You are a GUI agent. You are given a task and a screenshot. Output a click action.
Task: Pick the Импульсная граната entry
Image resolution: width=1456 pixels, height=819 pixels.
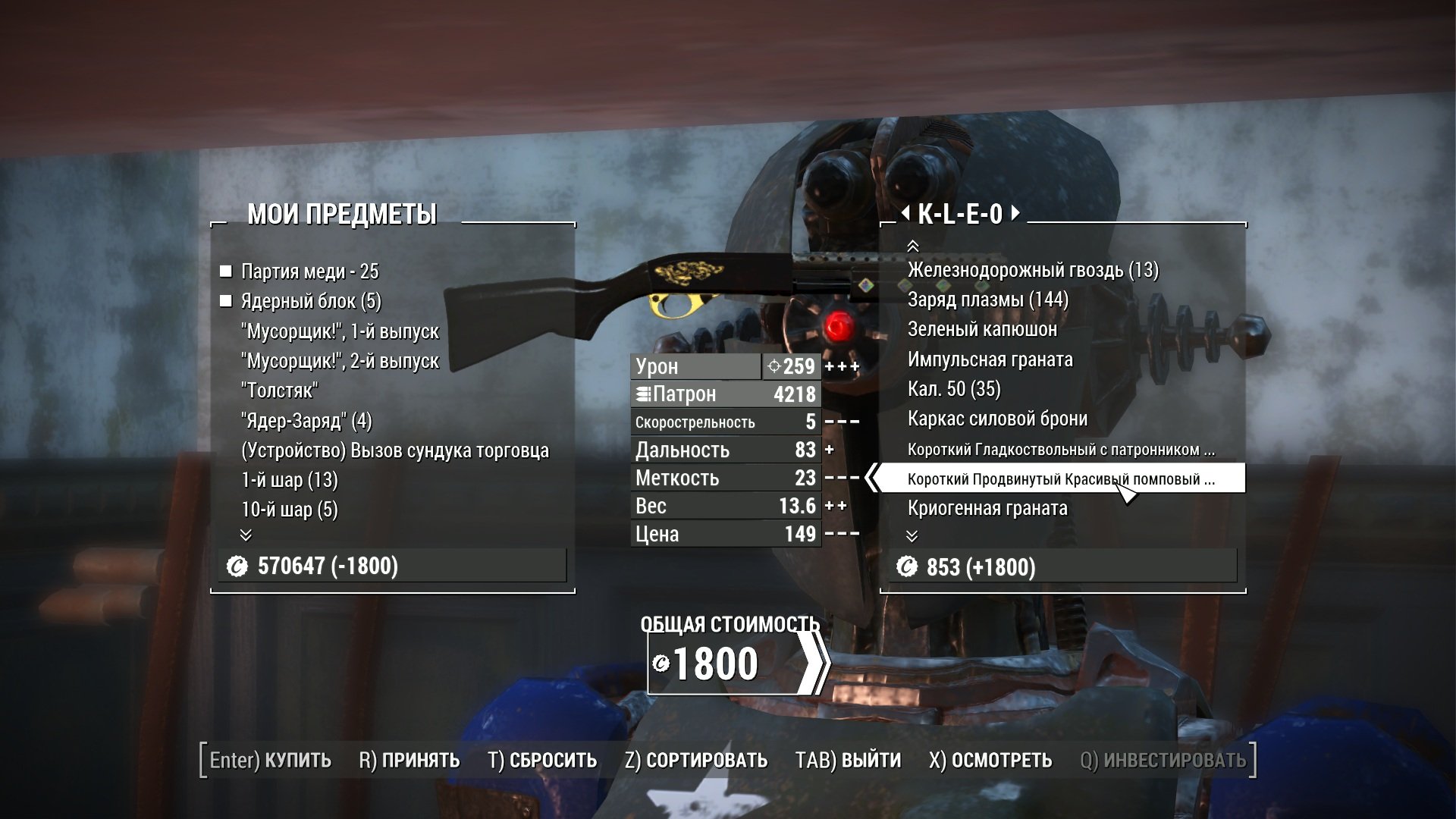point(990,359)
